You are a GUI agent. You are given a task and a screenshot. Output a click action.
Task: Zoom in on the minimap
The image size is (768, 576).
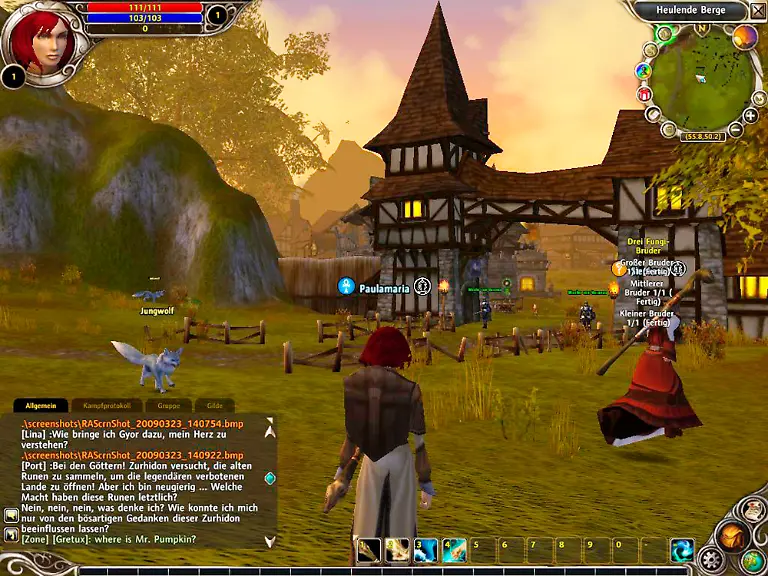click(750, 116)
